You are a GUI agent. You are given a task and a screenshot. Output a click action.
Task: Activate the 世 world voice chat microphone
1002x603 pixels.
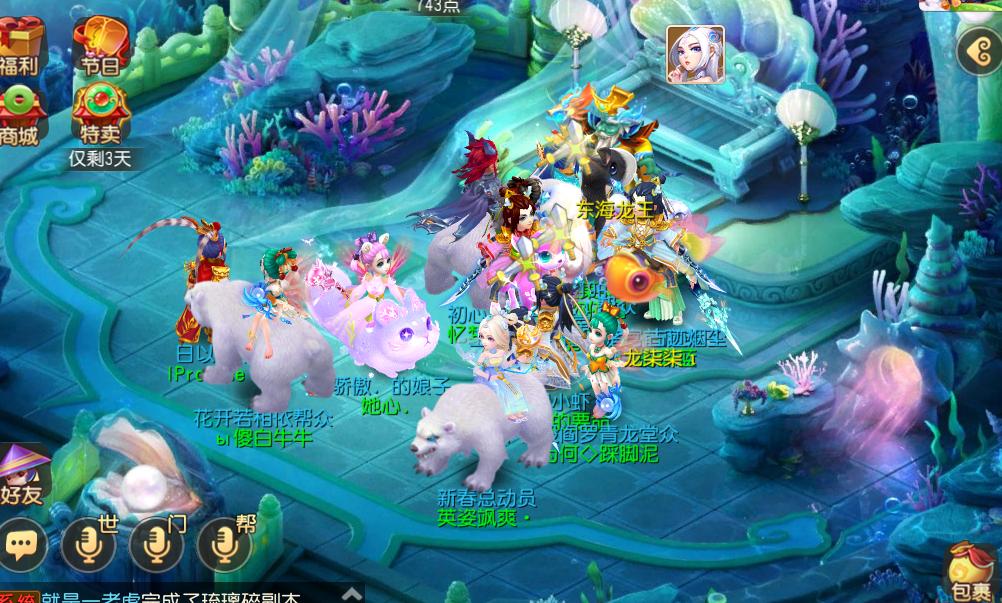[x=88, y=543]
